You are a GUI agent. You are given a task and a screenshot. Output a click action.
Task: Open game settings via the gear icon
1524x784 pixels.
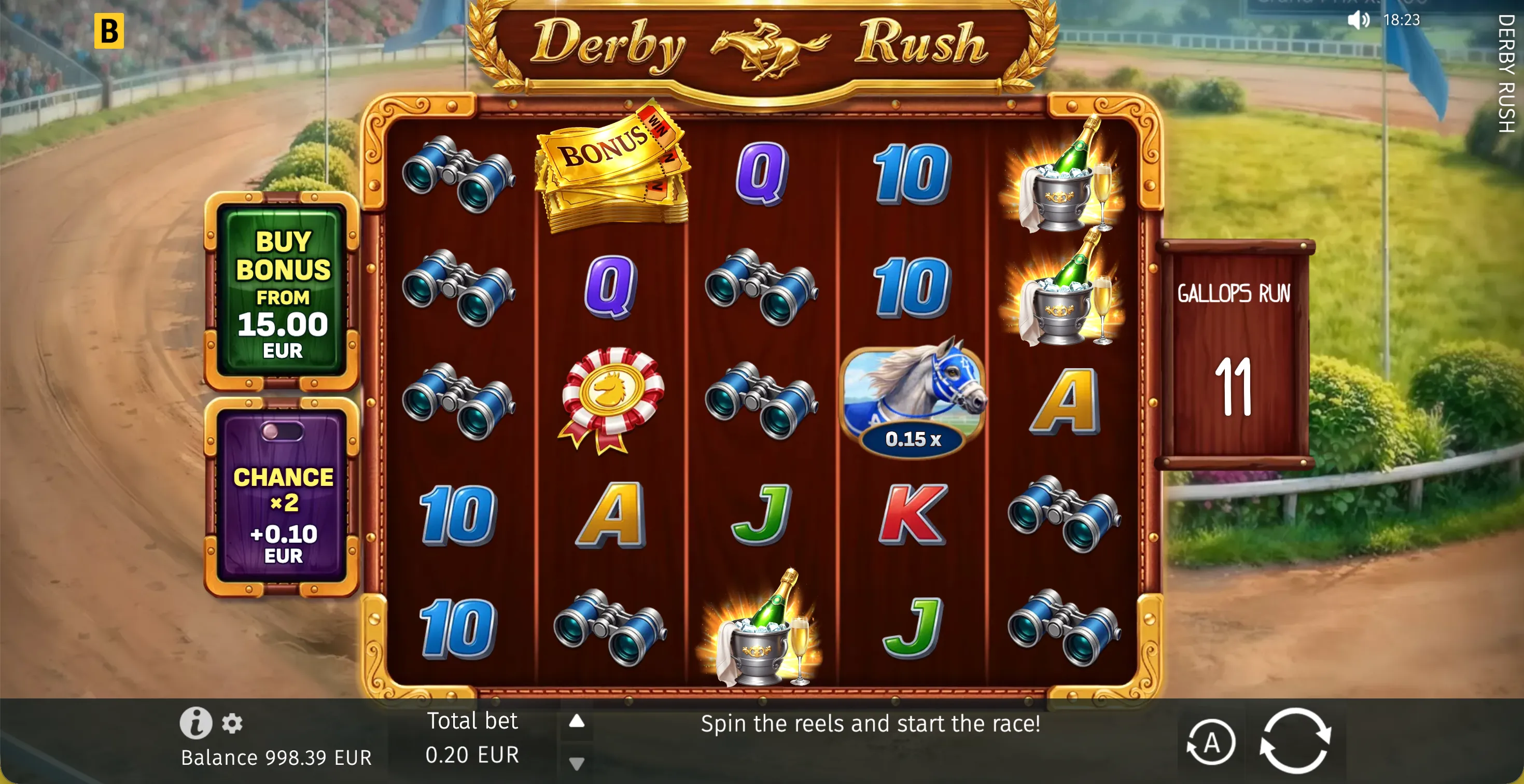[231, 724]
